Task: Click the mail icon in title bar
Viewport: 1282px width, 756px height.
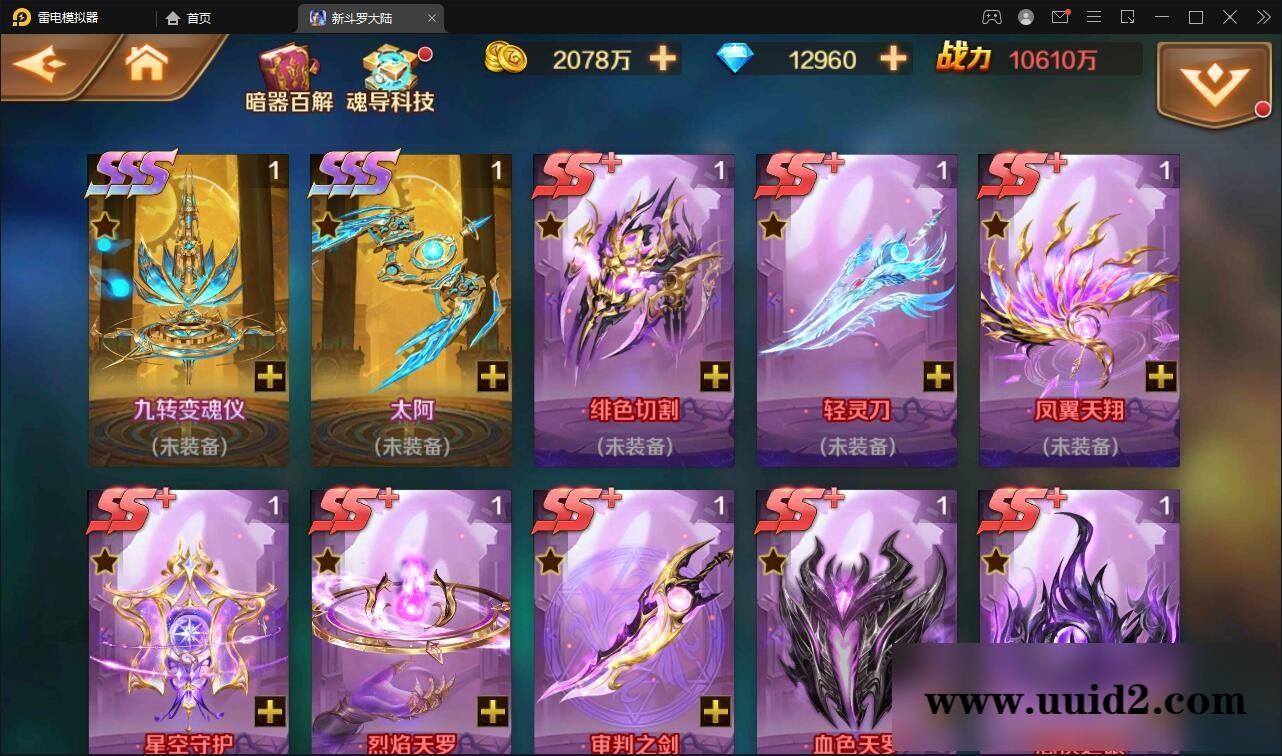Action: [1060, 17]
